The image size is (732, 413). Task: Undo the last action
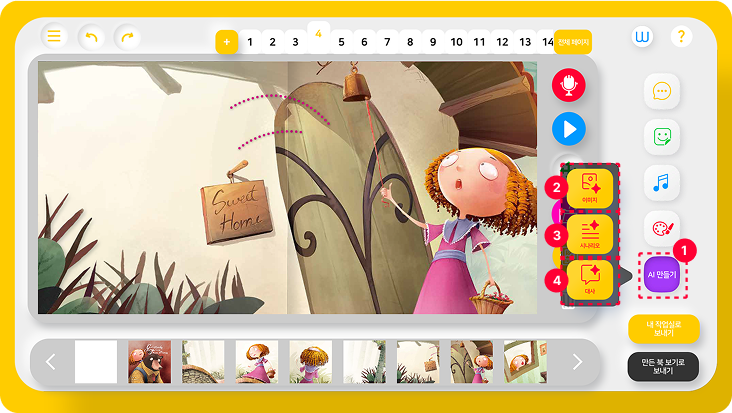(x=91, y=37)
